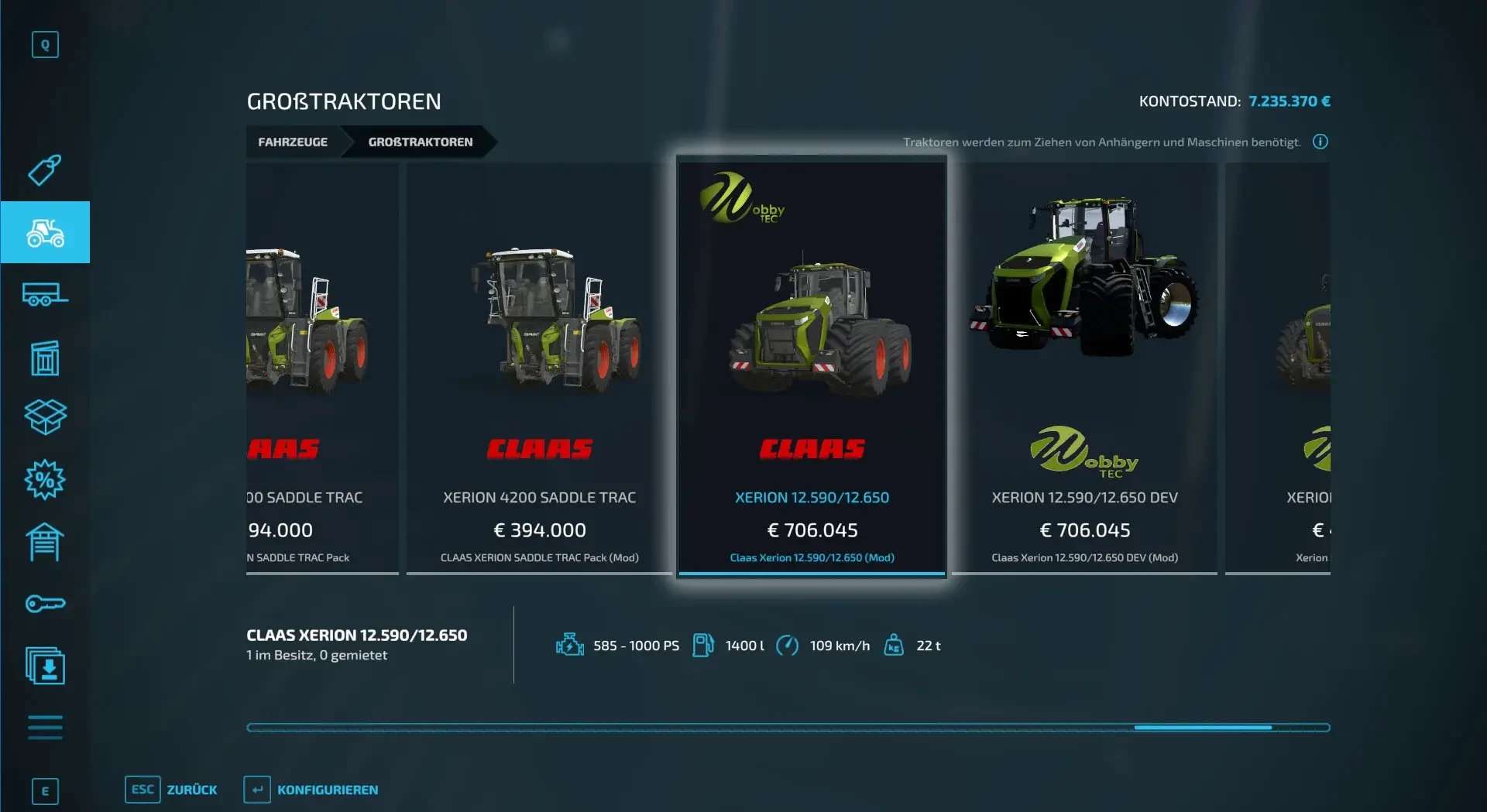Open the price tag brands category
The height and width of the screenshot is (812, 1487).
click(45, 170)
